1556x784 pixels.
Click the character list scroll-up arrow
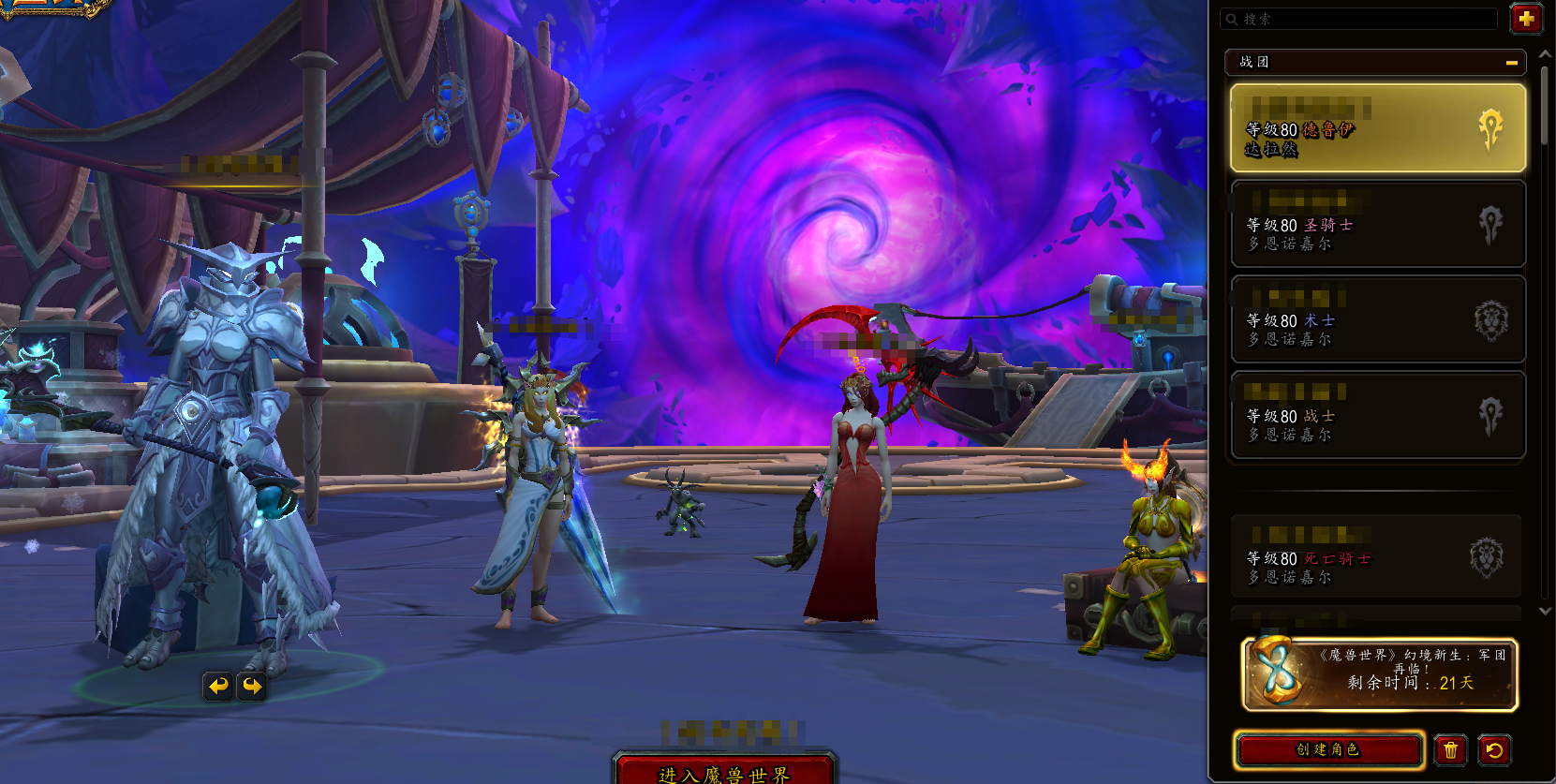[1545, 55]
